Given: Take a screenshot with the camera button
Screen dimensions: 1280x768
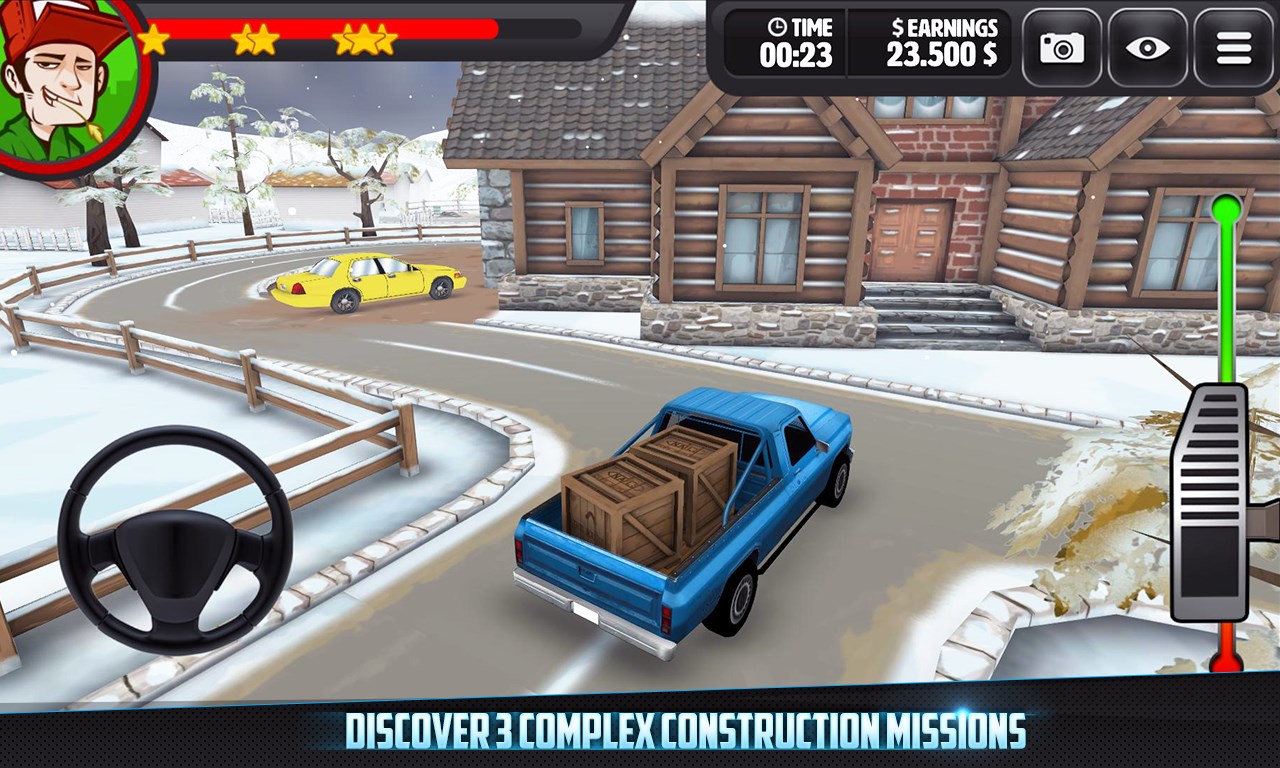Looking at the screenshot, I should (x=1061, y=47).
